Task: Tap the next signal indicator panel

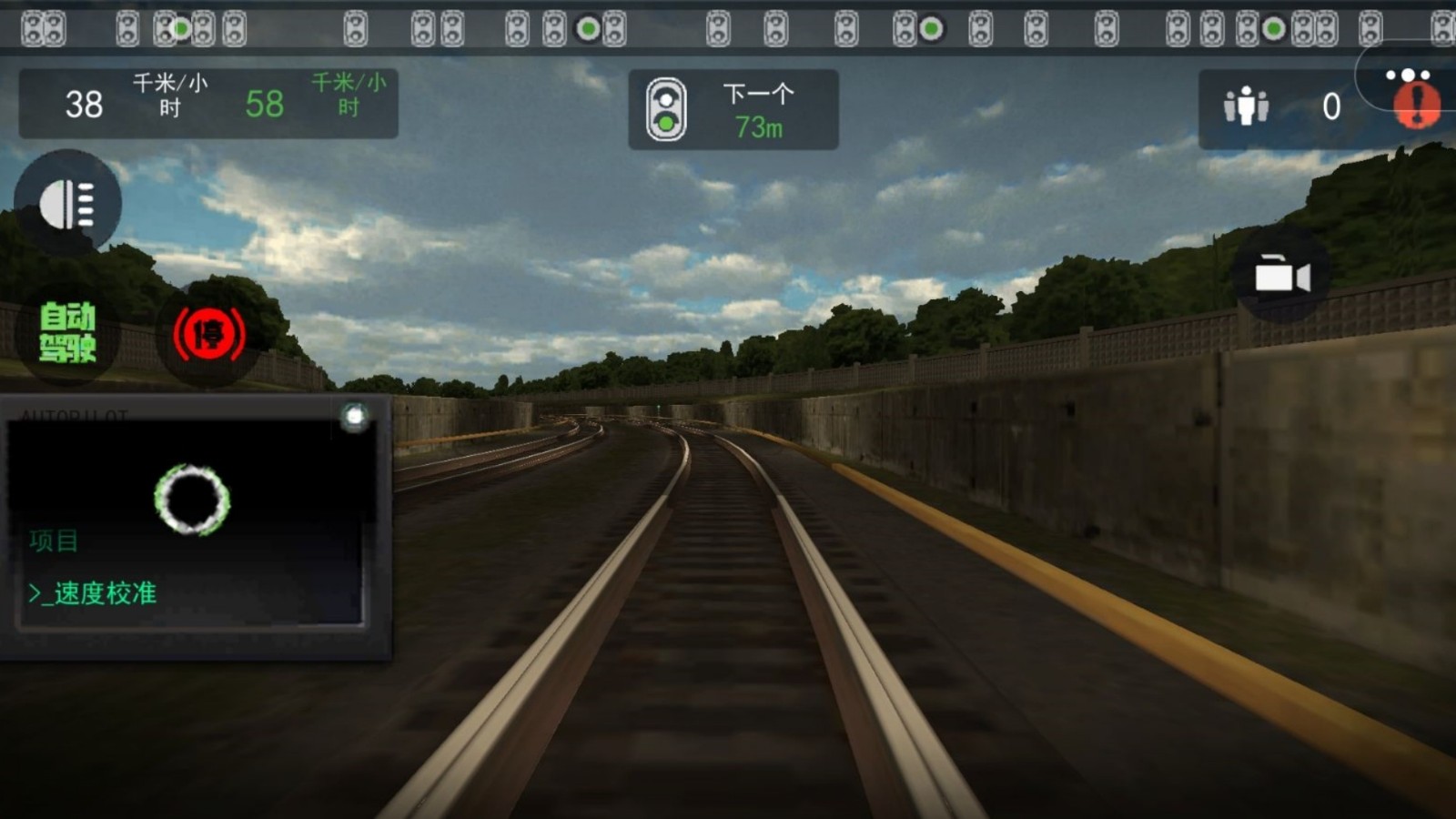Action: [733, 110]
